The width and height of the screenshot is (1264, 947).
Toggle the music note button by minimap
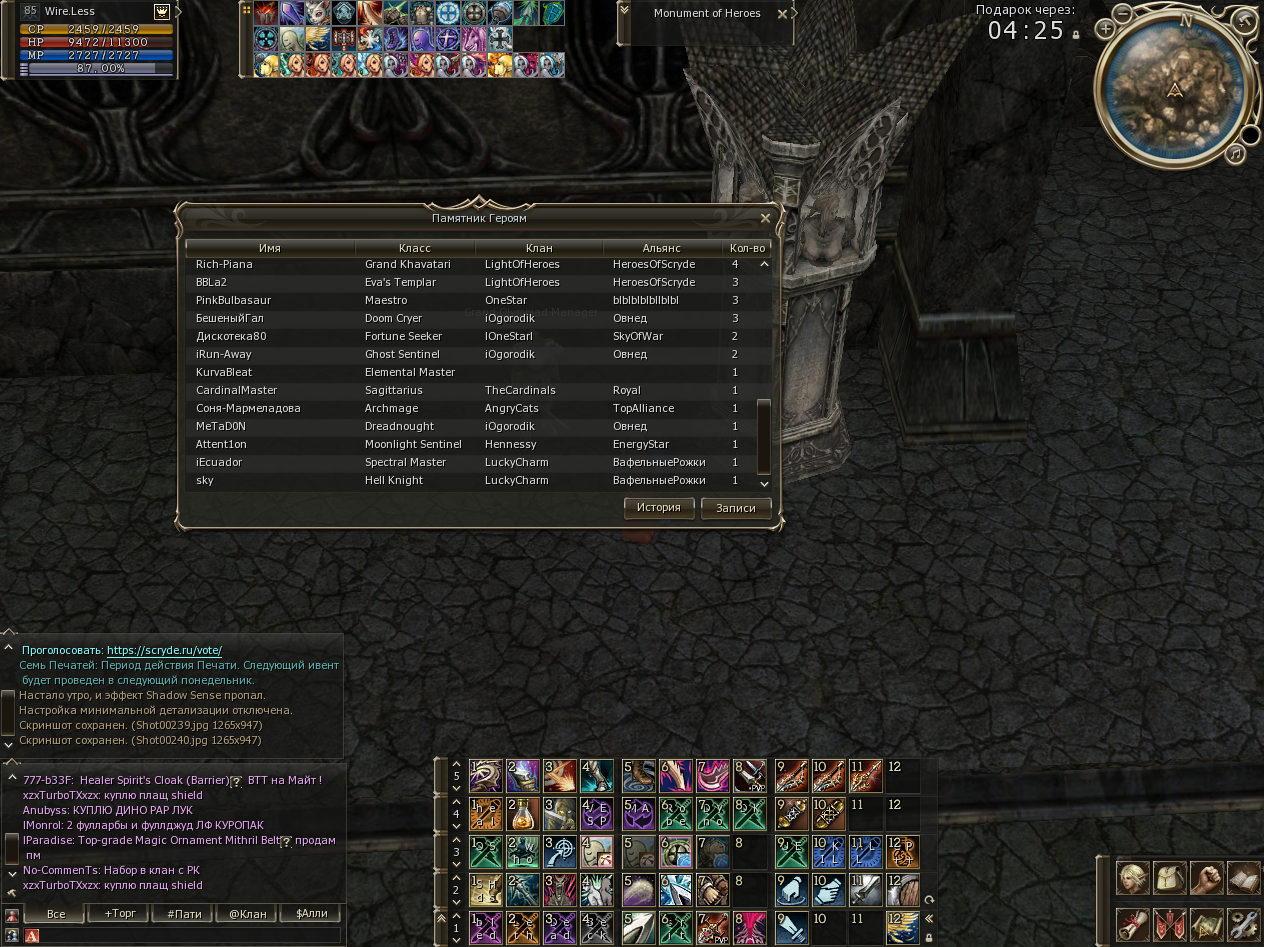point(1237,153)
